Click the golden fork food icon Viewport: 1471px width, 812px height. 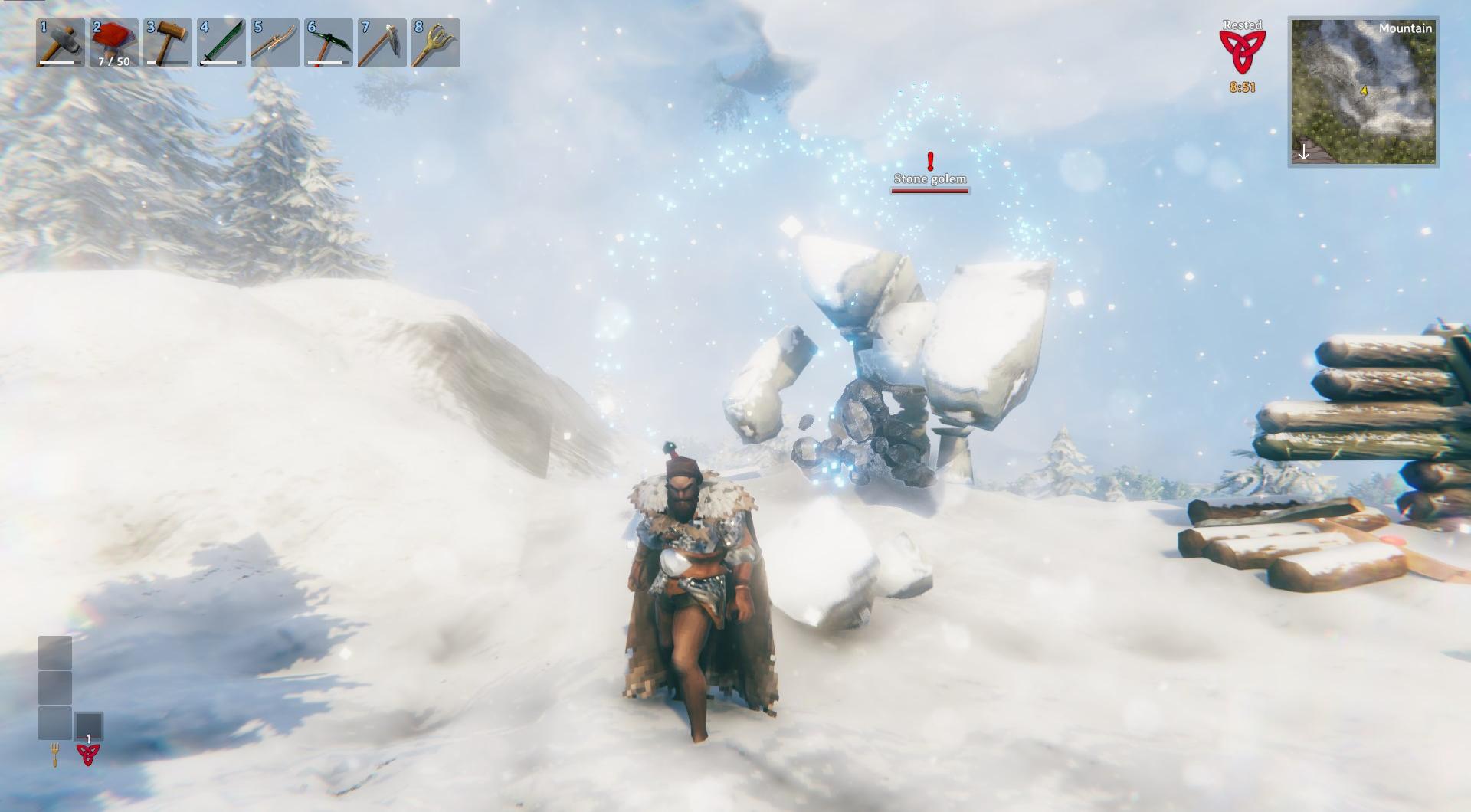(x=55, y=755)
